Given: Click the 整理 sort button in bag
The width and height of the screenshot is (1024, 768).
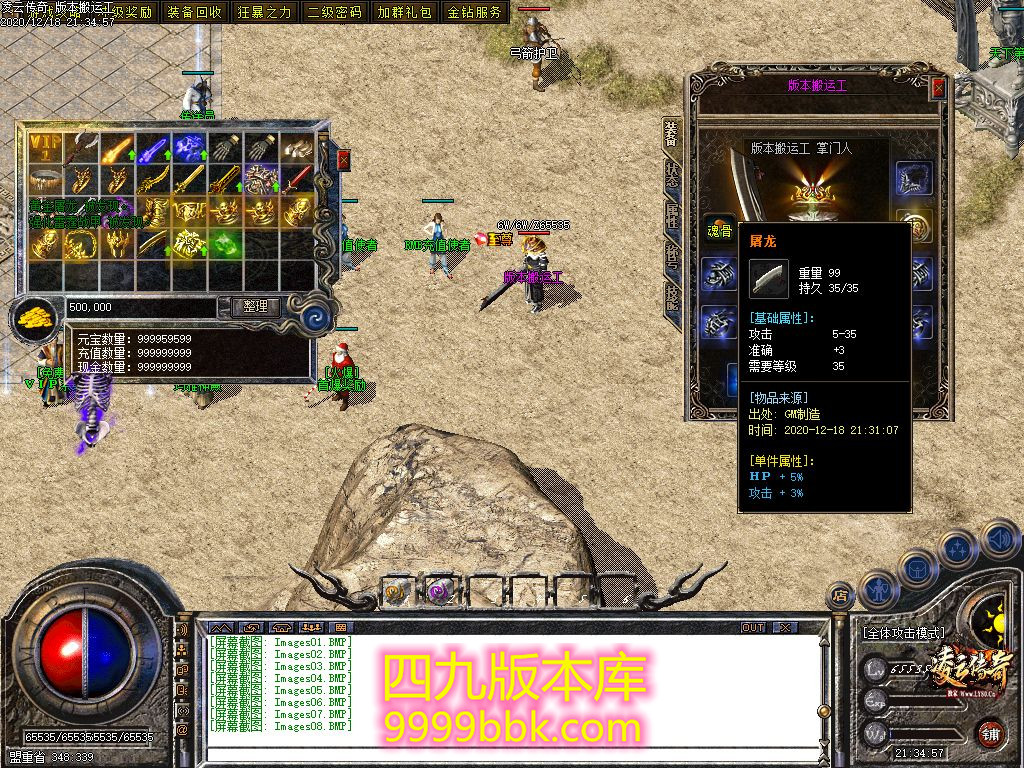Looking at the screenshot, I should [255, 307].
